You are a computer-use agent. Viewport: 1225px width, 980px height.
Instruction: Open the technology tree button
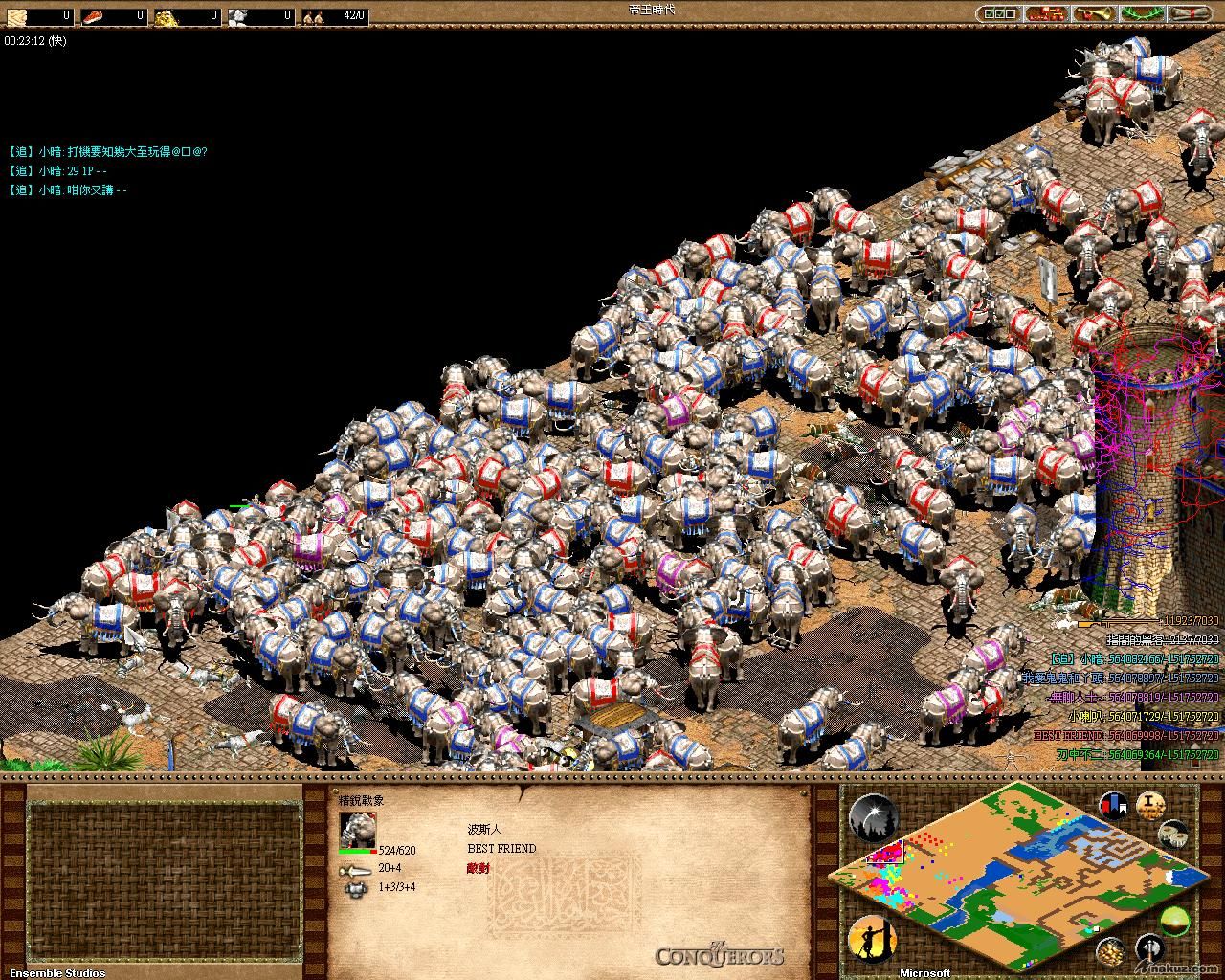1047,14
